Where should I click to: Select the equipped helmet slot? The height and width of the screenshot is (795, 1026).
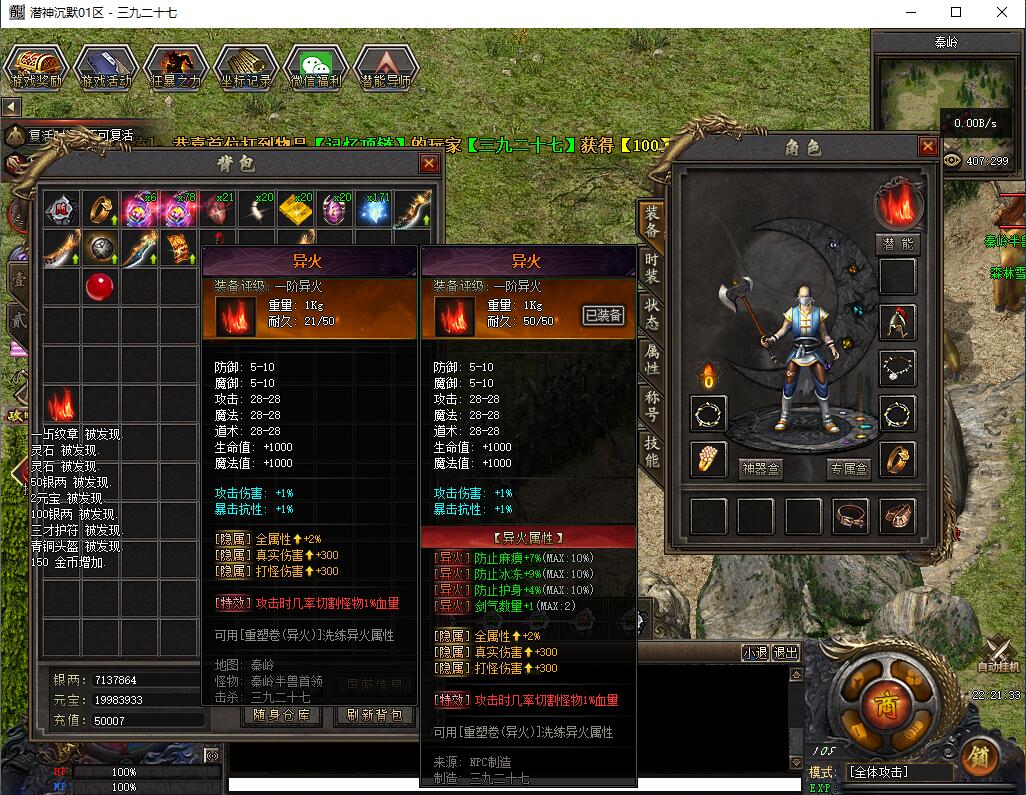(x=897, y=322)
